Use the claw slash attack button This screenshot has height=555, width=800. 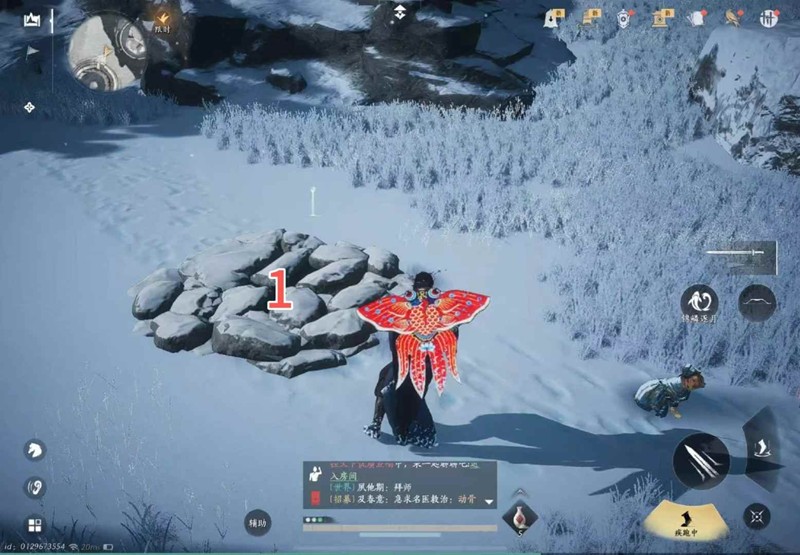[x=700, y=461]
